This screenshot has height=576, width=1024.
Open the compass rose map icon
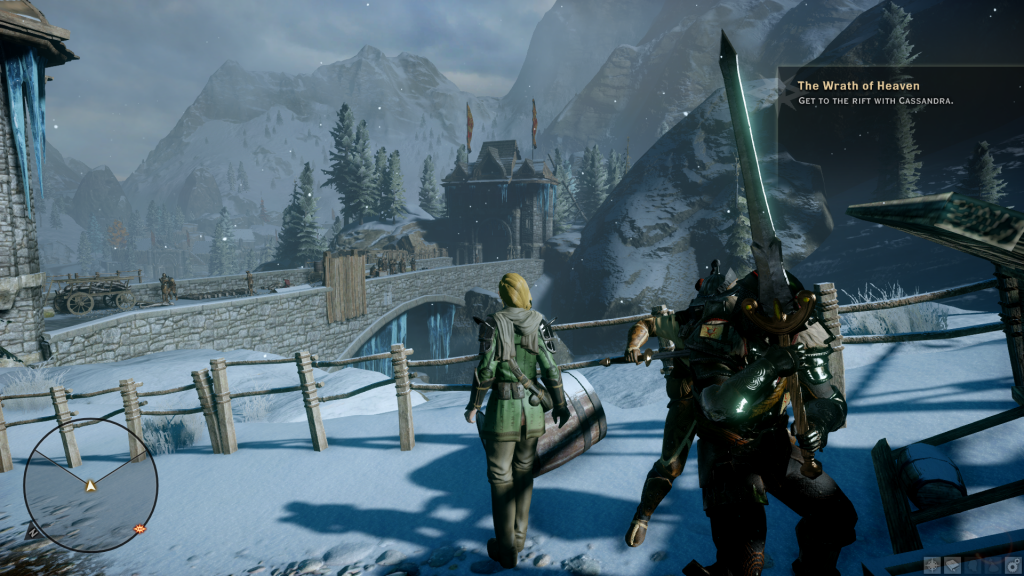click(x=932, y=565)
